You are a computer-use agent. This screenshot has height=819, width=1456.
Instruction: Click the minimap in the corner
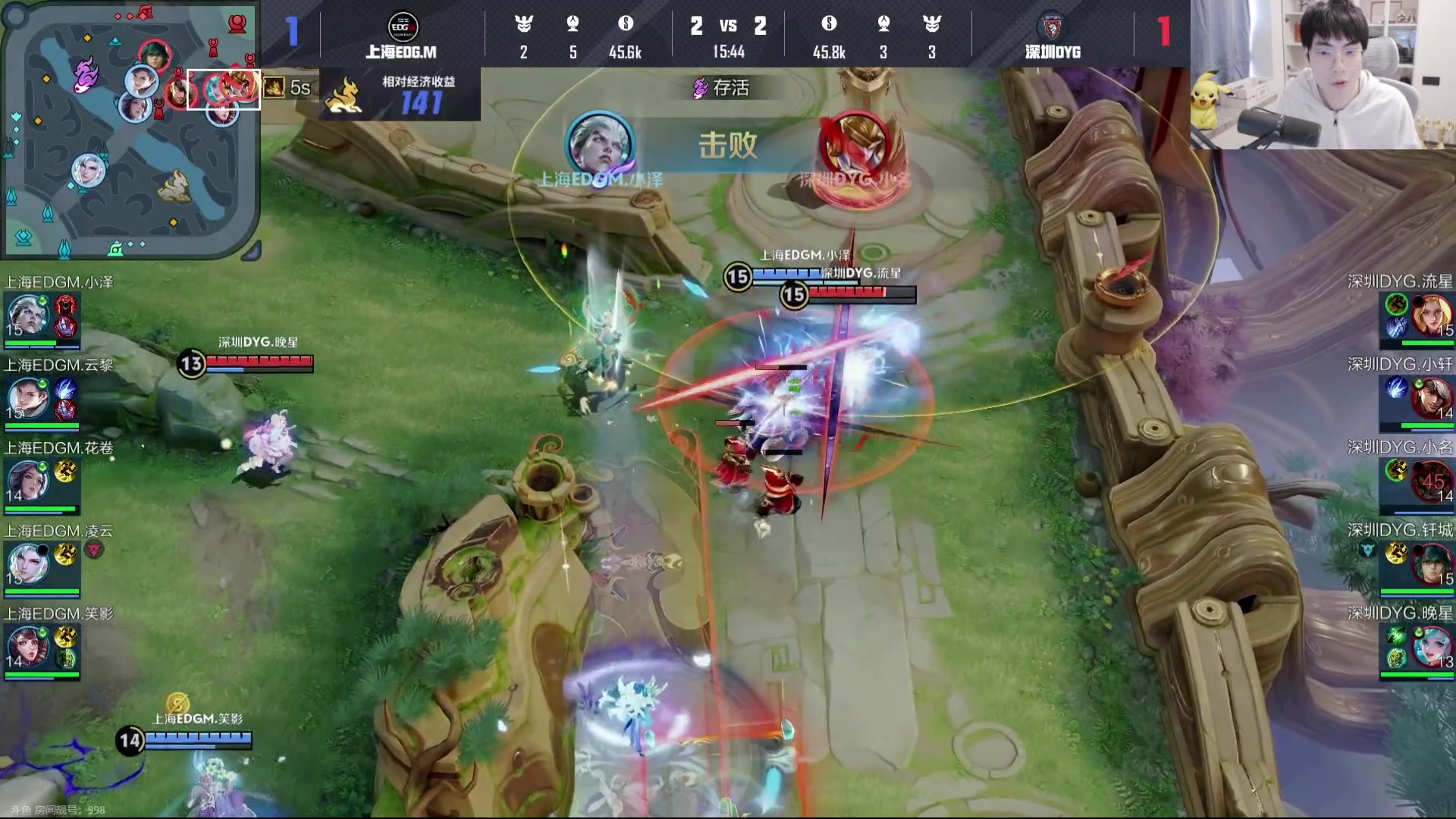[130, 129]
